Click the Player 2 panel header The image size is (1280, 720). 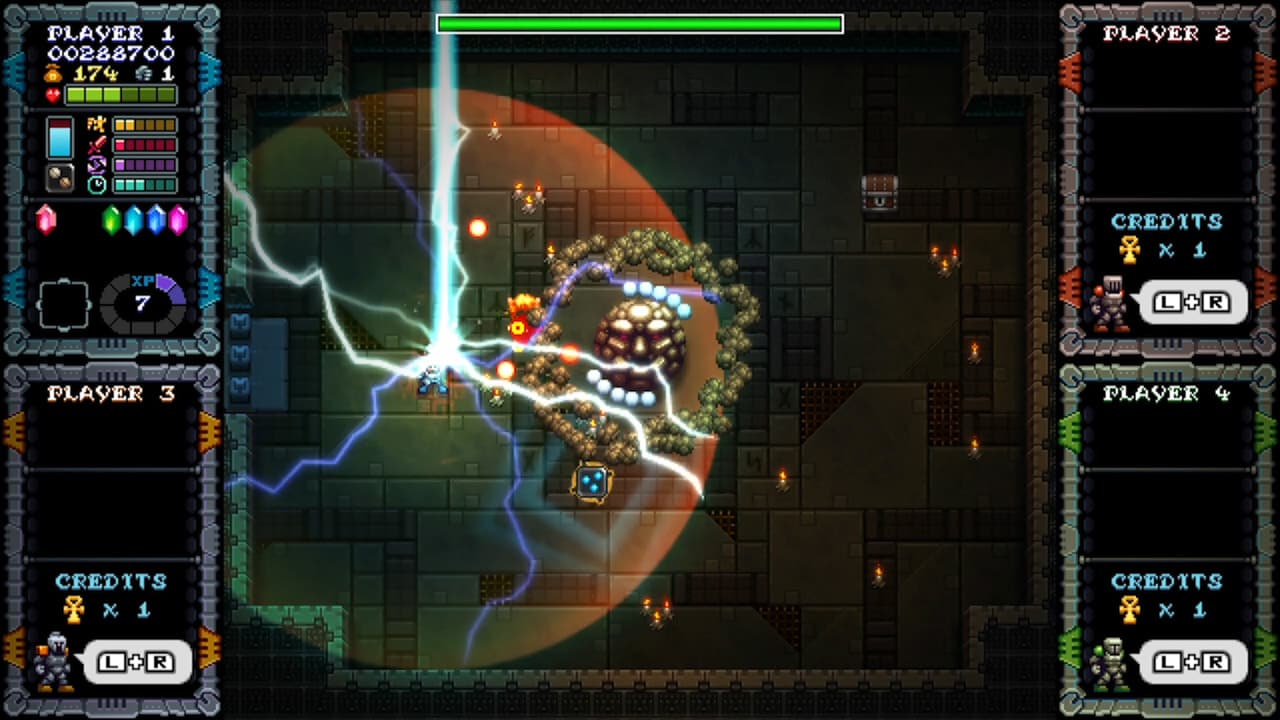(1166, 35)
